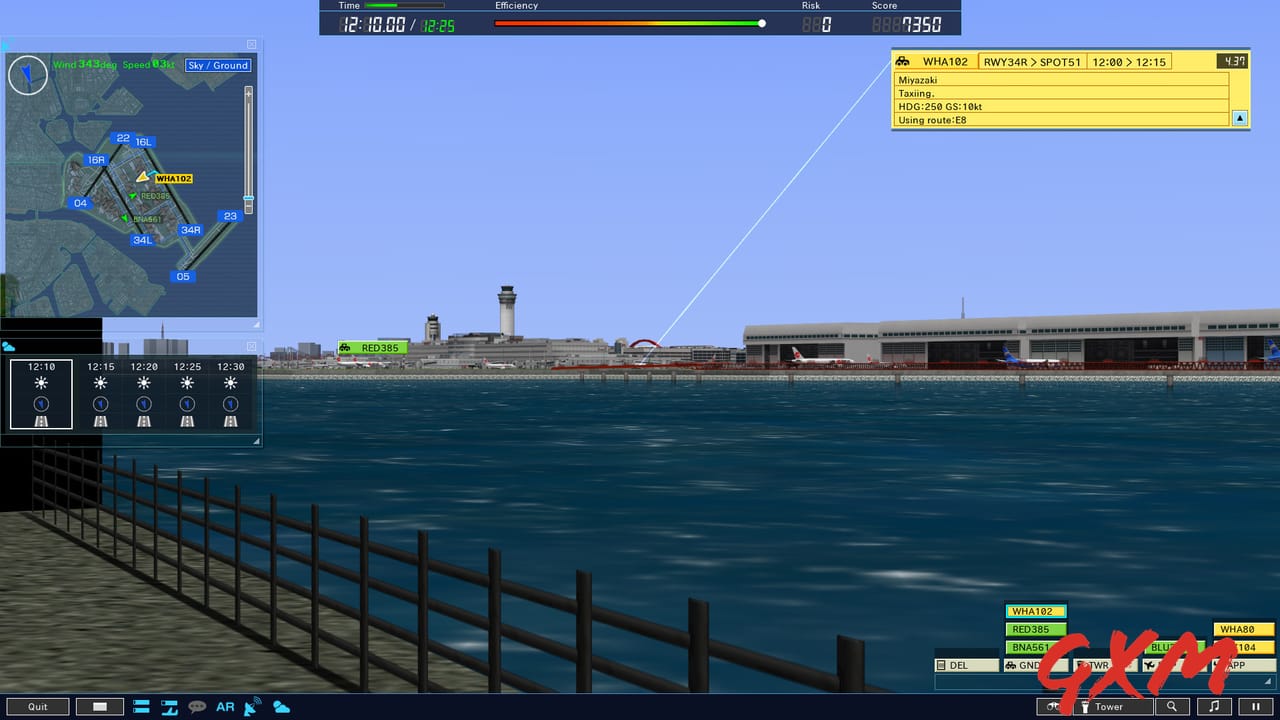Screen dimensions: 1280x720
Task: Pause the simulation
Action: pos(1255,707)
